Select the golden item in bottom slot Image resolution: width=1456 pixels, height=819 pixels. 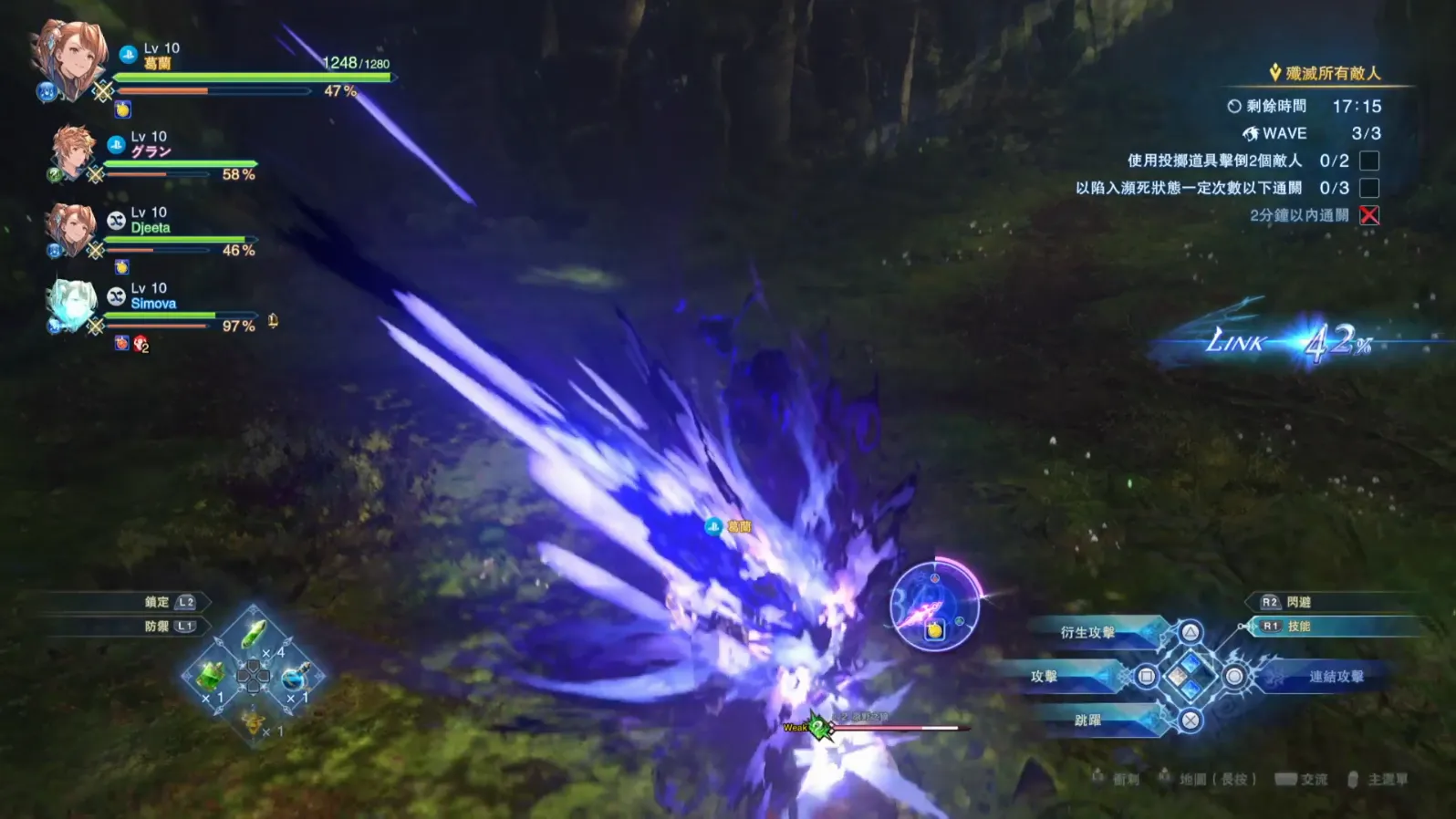tap(253, 721)
